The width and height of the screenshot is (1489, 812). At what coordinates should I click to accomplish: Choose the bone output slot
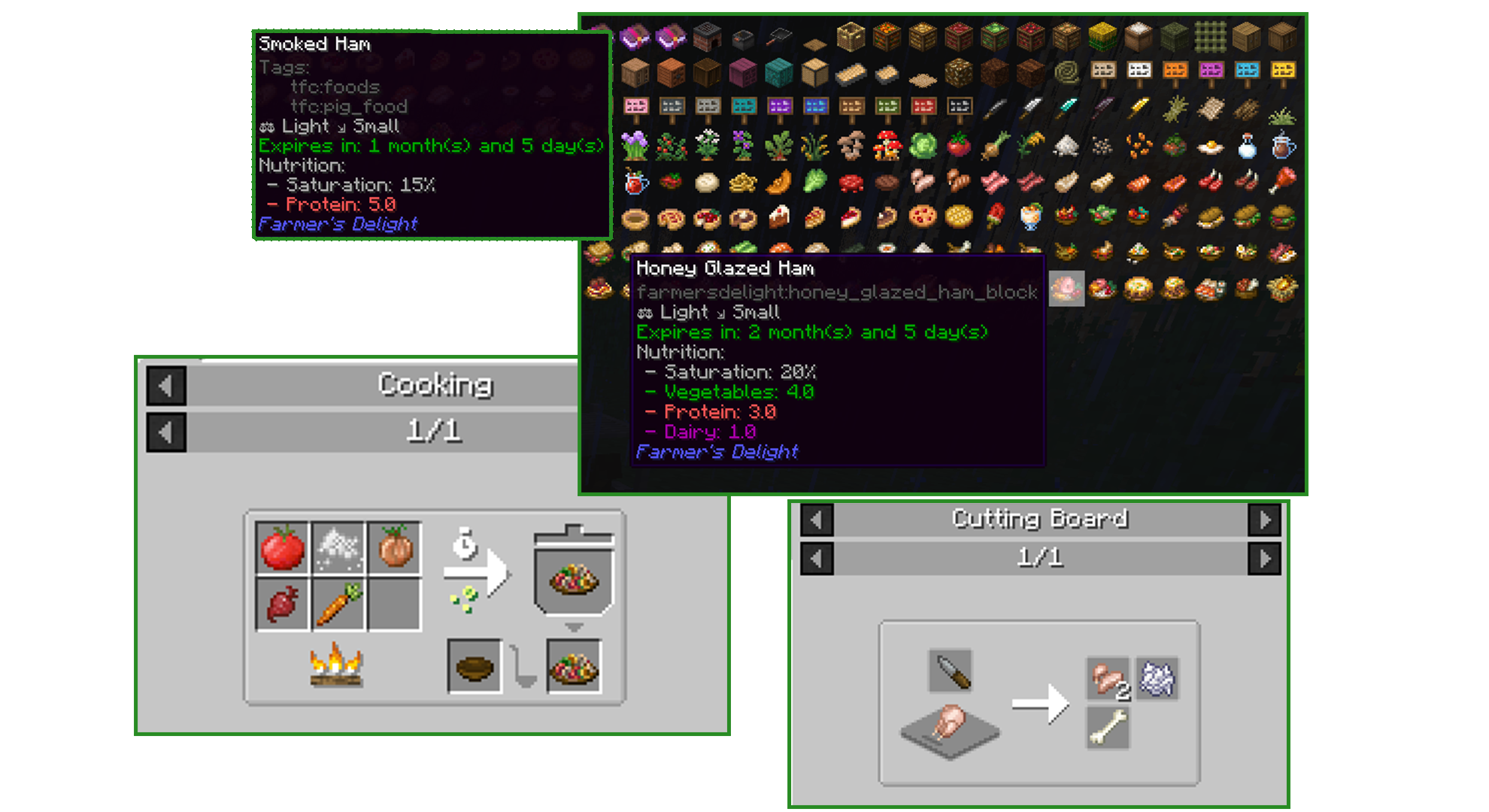[1108, 729]
